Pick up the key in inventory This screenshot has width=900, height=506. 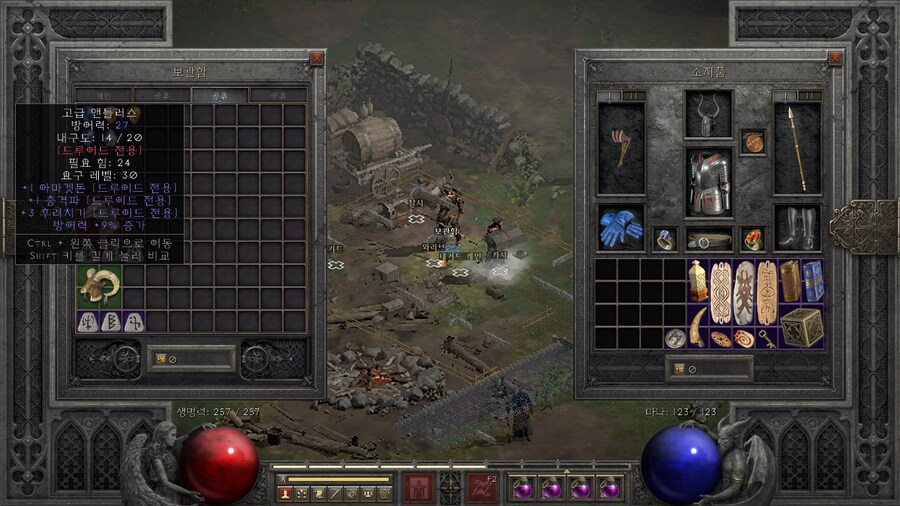[769, 338]
